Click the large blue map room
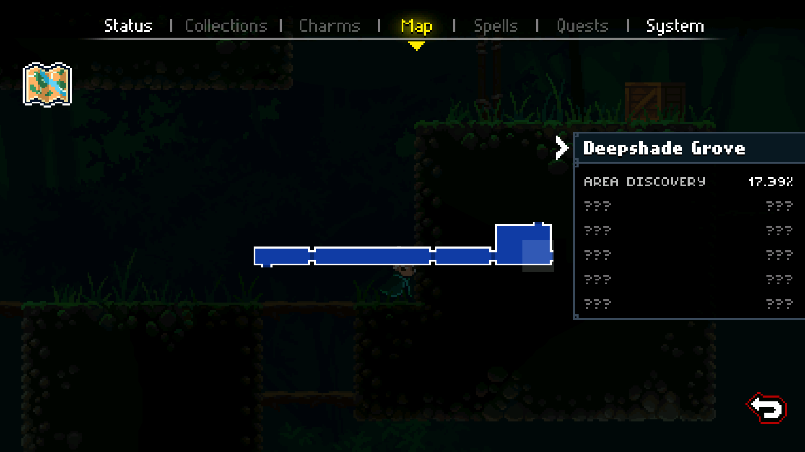 pyautogui.click(x=523, y=245)
